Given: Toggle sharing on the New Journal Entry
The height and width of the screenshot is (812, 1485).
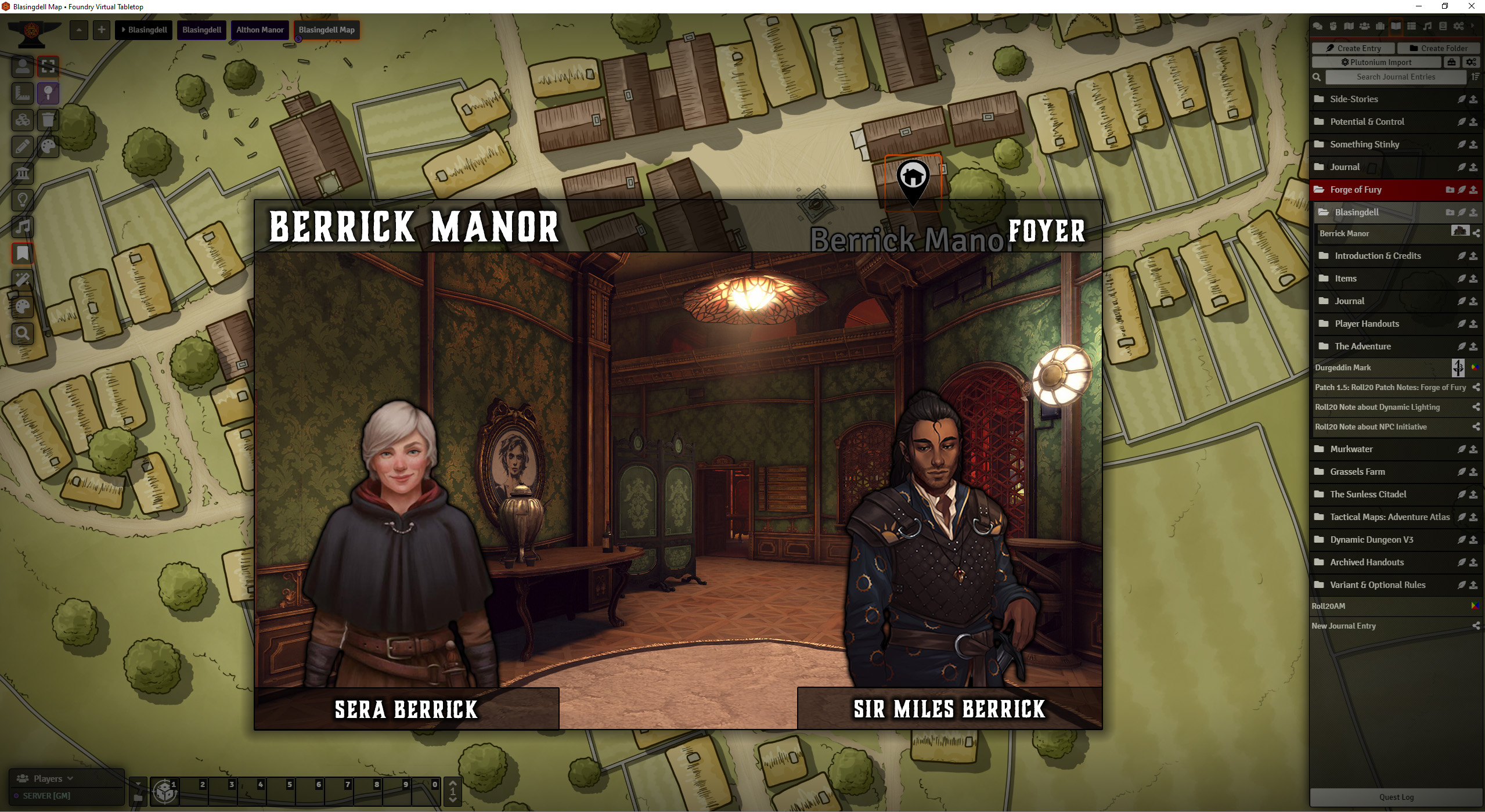Looking at the screenshot, I should [1476, 626].
